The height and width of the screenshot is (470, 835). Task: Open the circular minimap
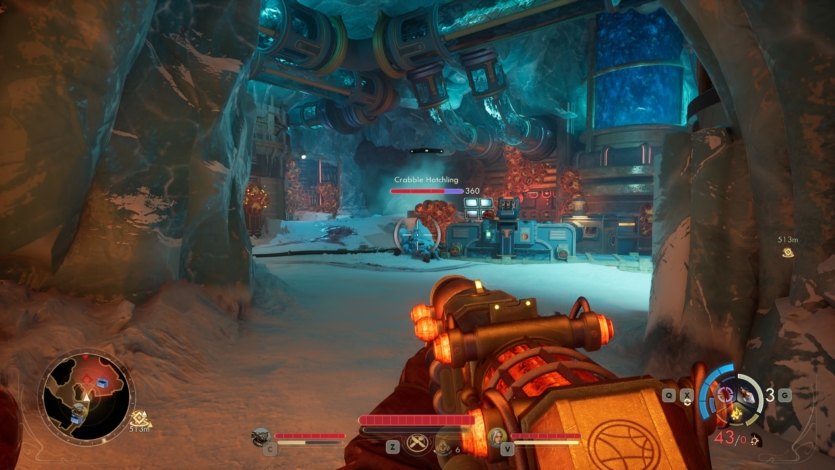click(x=86, y=397)
